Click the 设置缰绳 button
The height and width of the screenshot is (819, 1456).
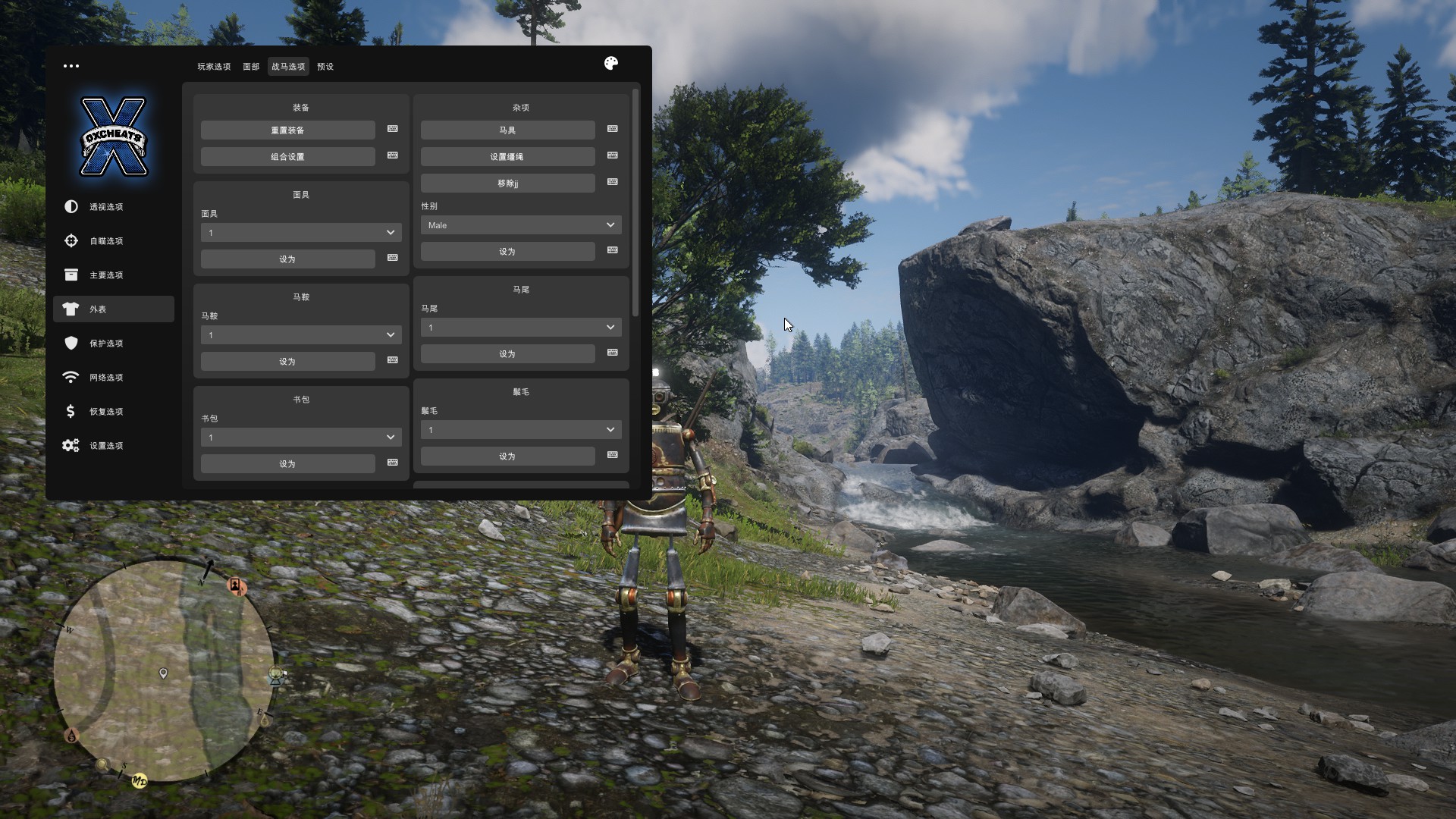507,157
